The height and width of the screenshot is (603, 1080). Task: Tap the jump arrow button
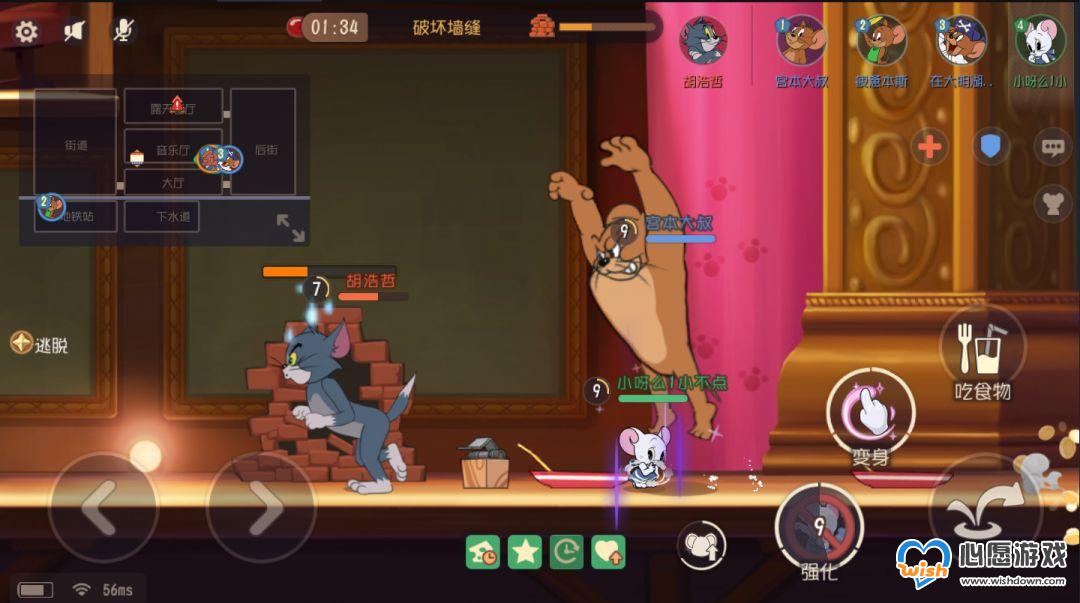985,510
